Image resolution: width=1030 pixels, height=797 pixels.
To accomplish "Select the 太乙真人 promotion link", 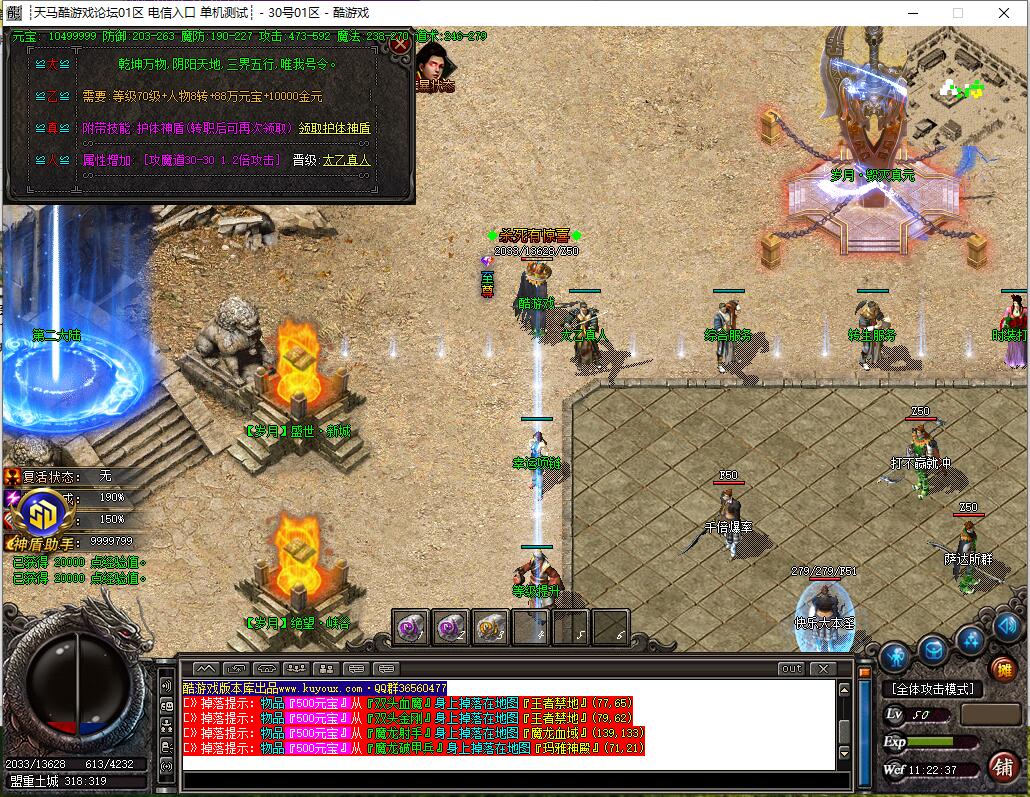I will [345, 160].
